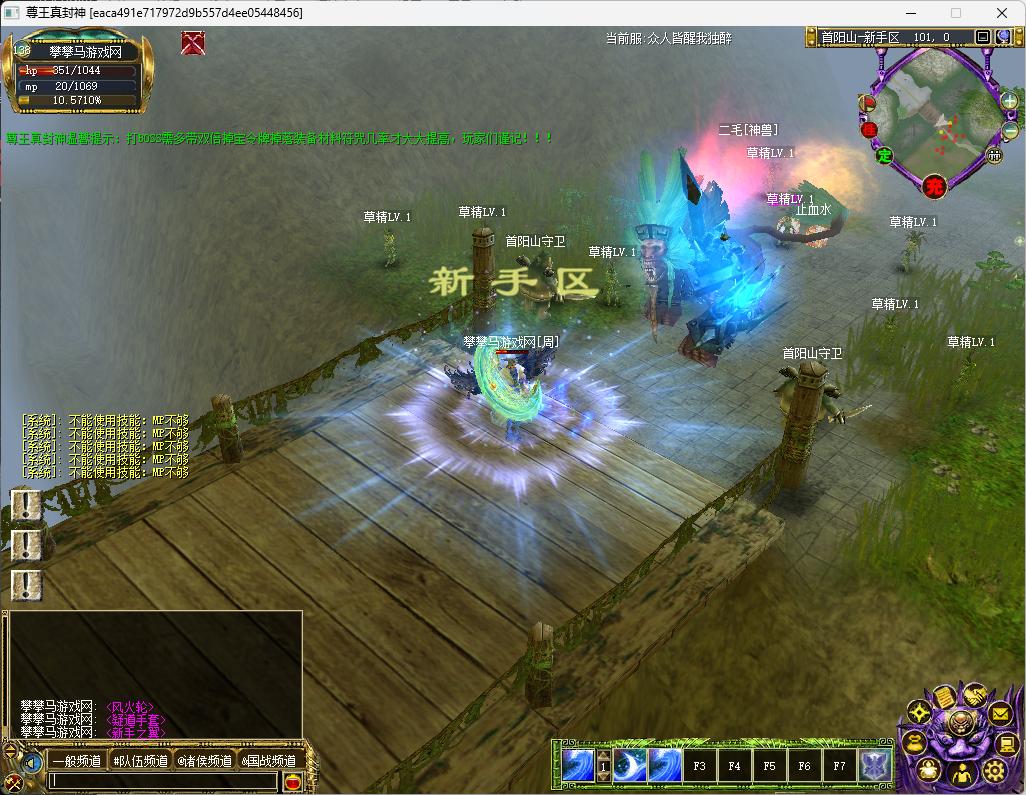This screenshot has height=795, width=1026.
Task: Open the mail envelope icon
Action: coord(1000,714)
